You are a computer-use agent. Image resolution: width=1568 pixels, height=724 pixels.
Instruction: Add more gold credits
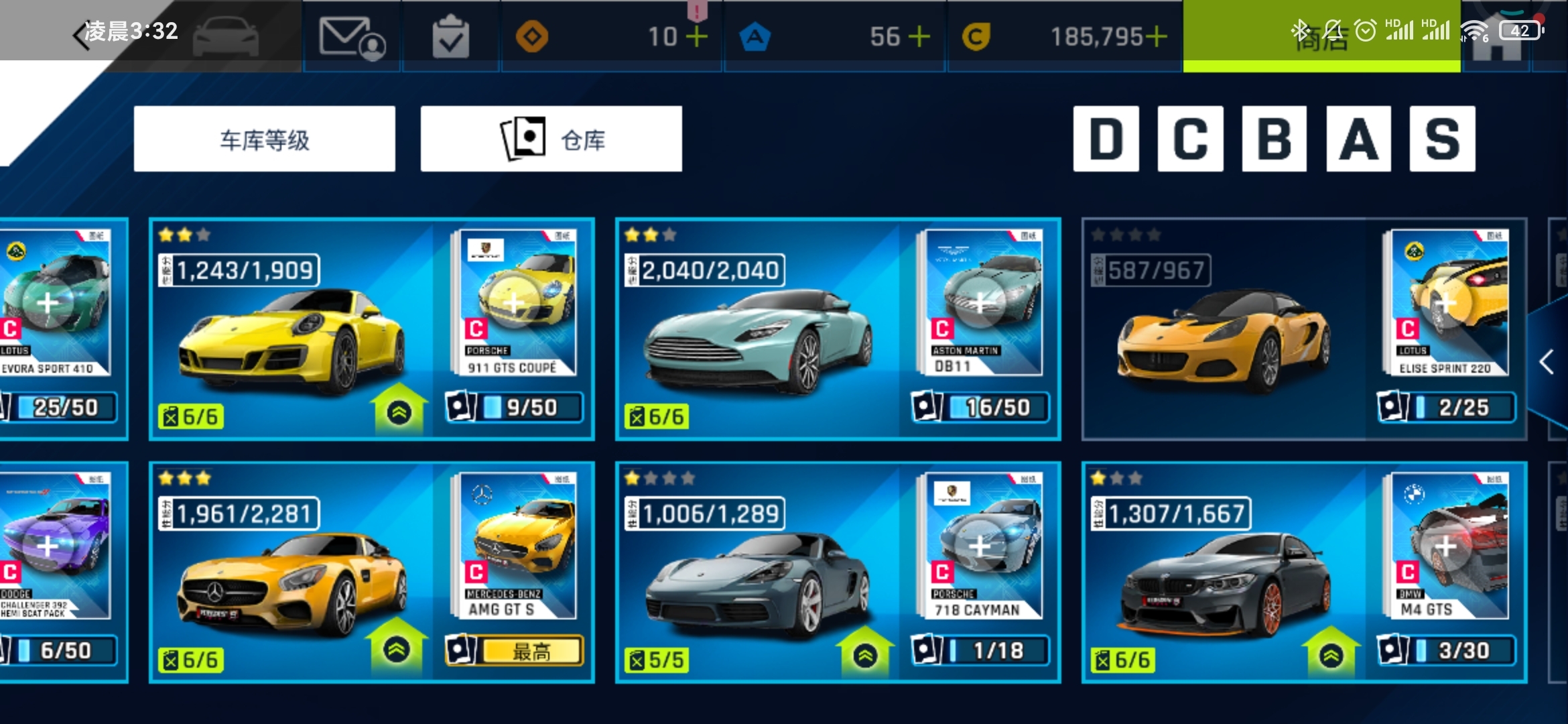point(1156,36)
